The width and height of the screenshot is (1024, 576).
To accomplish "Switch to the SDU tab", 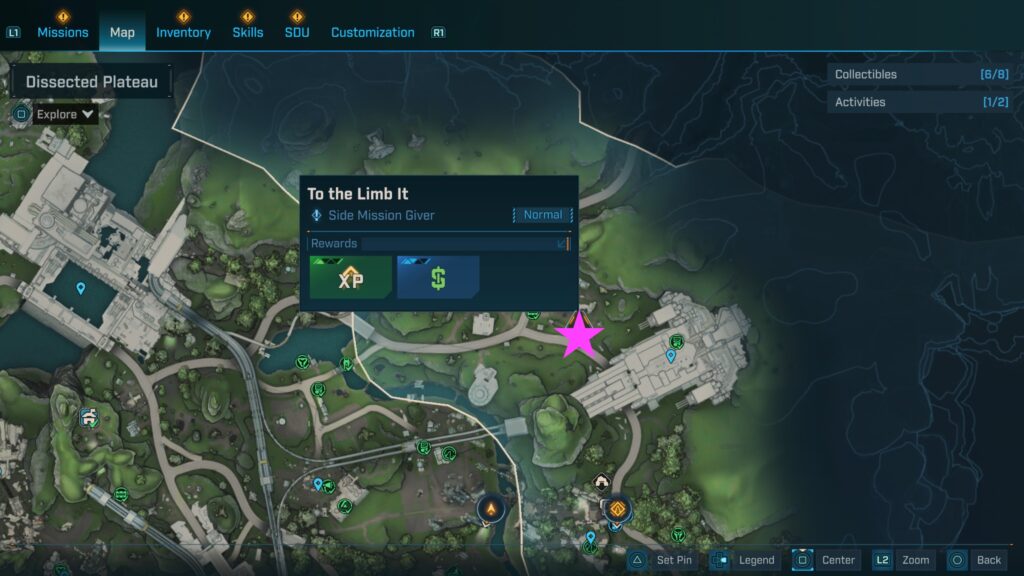I will point(297,32).
